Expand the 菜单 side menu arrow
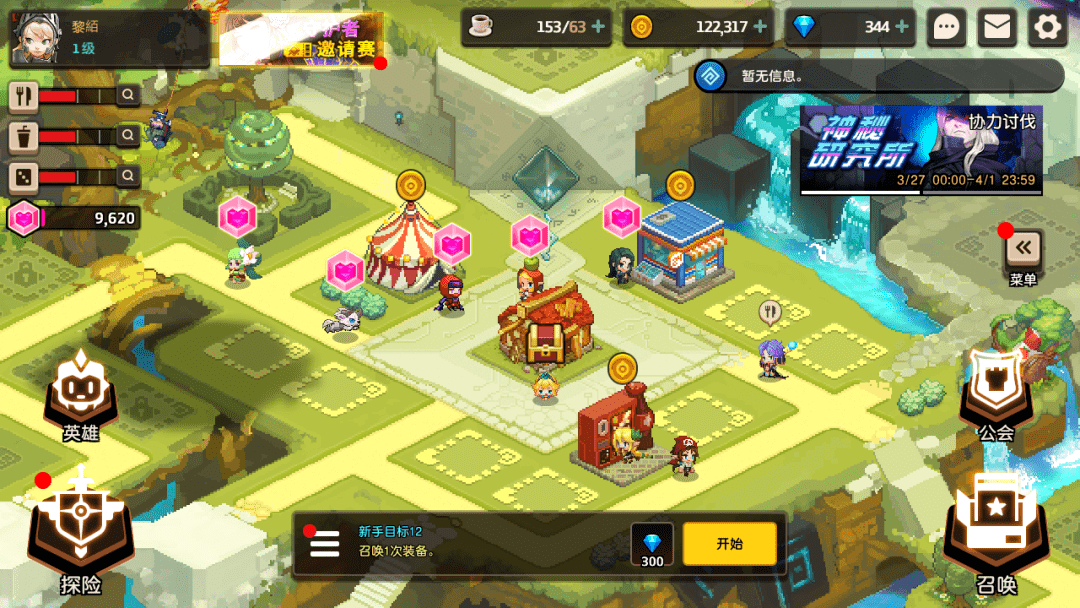Viewport: 1080px width, 608px height. 1023,248
